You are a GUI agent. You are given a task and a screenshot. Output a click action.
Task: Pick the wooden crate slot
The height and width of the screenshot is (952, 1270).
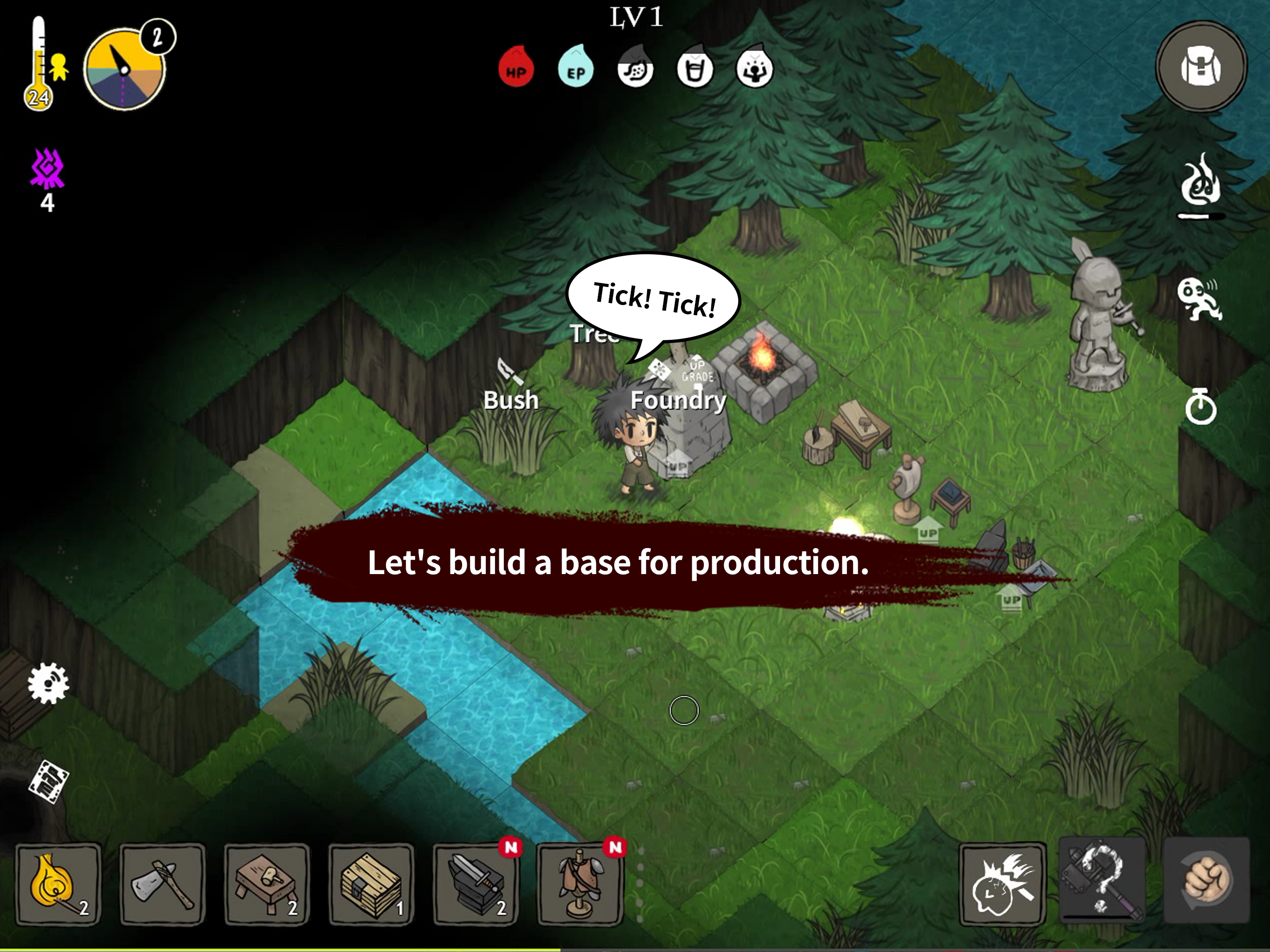click(x=371, y=884)
